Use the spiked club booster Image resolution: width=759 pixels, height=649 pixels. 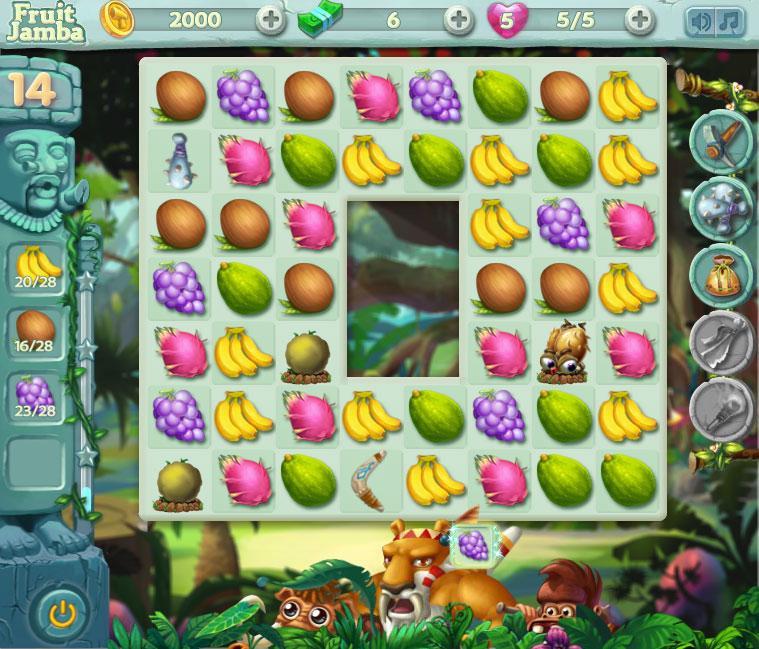coord(720,207)
